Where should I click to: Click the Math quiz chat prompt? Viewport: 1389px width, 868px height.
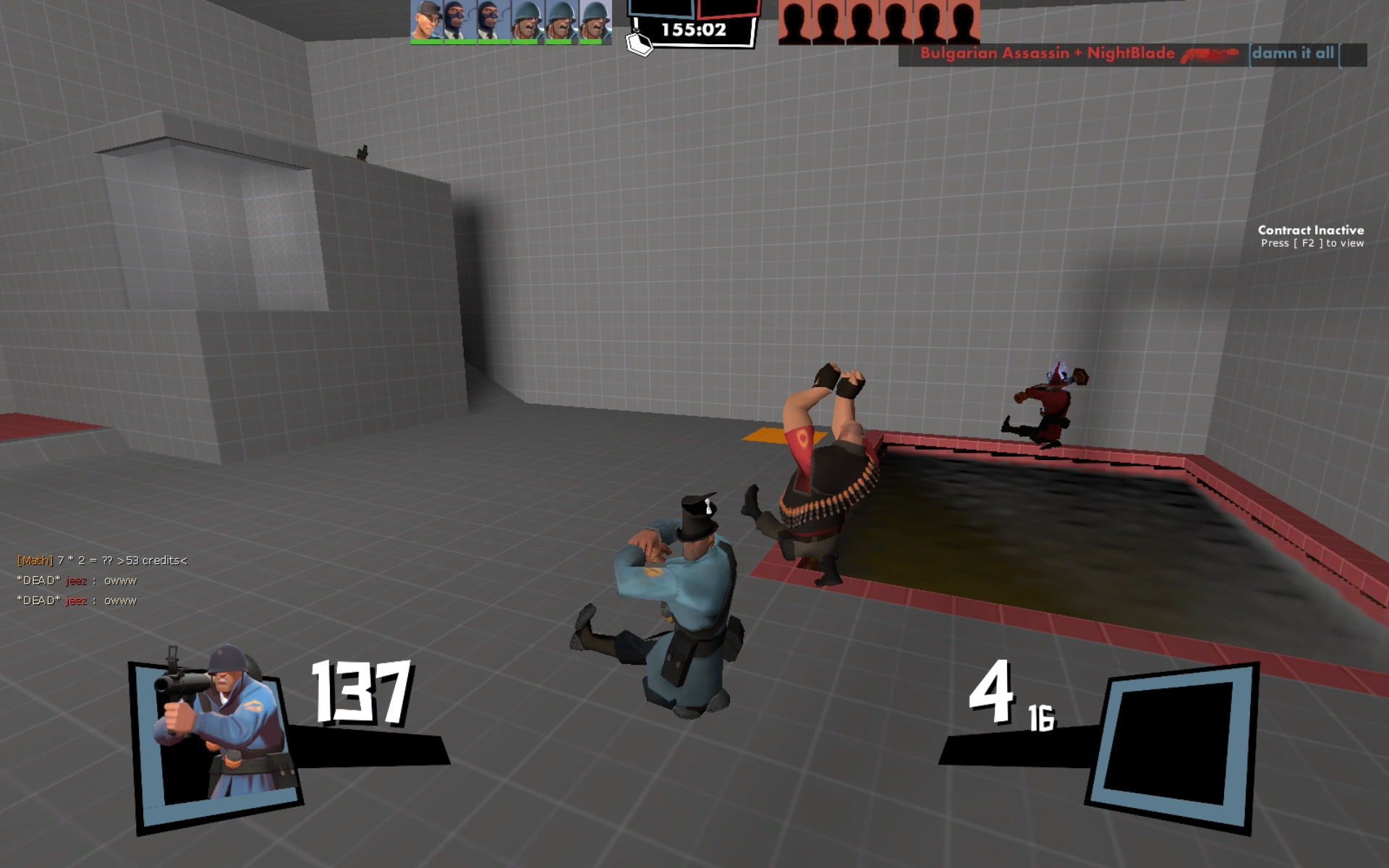[x=101, y=560]
